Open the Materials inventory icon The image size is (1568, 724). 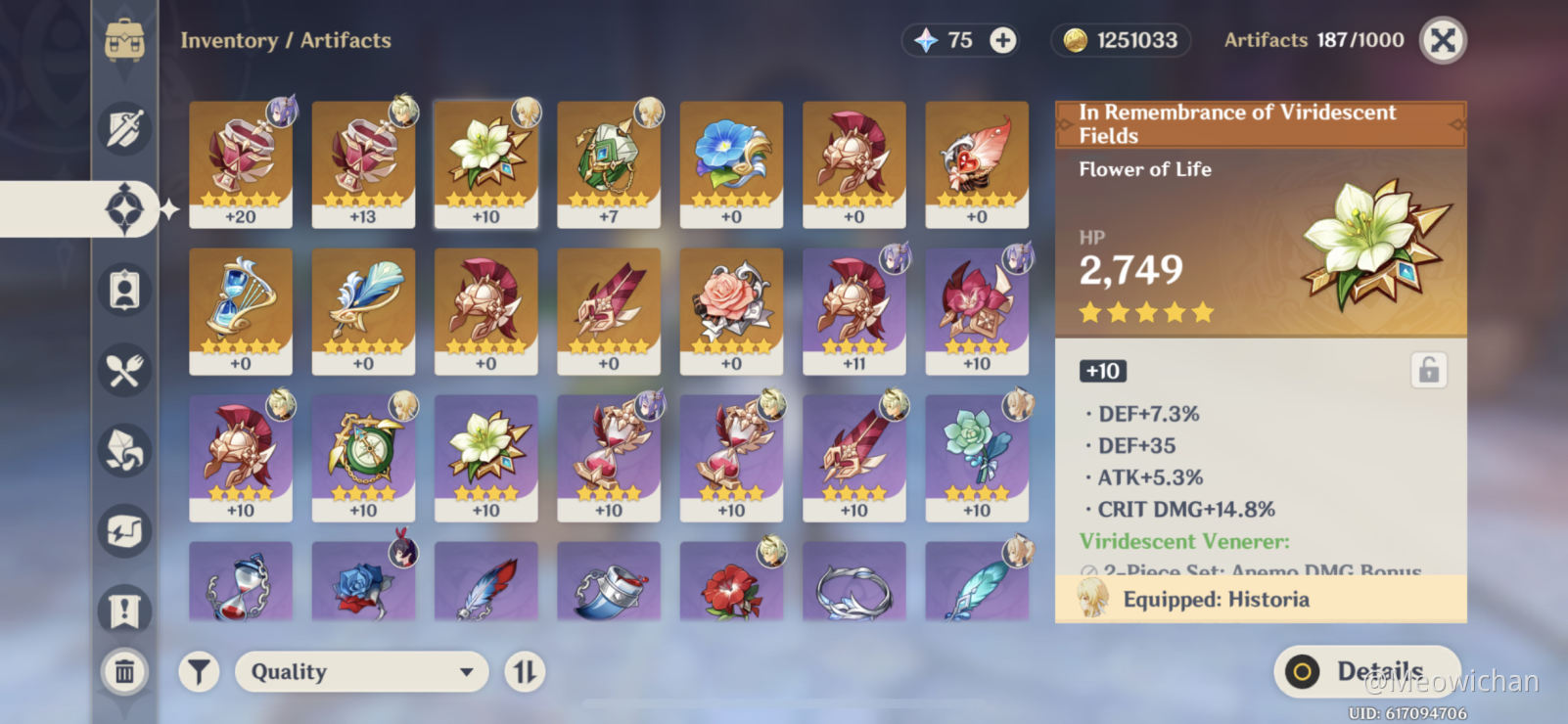tap(124, 452)
